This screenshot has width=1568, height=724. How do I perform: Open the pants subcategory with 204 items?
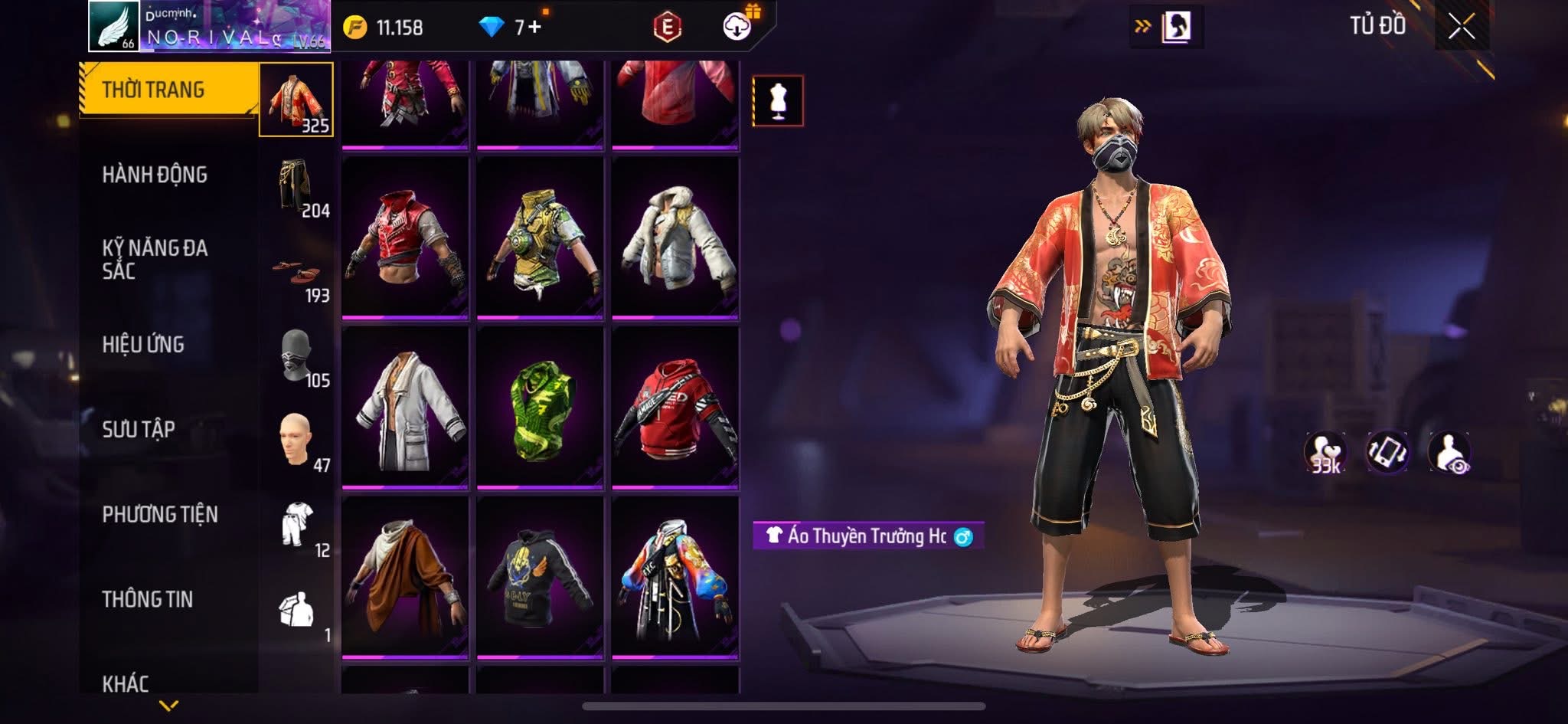click(x=296, y=186)
